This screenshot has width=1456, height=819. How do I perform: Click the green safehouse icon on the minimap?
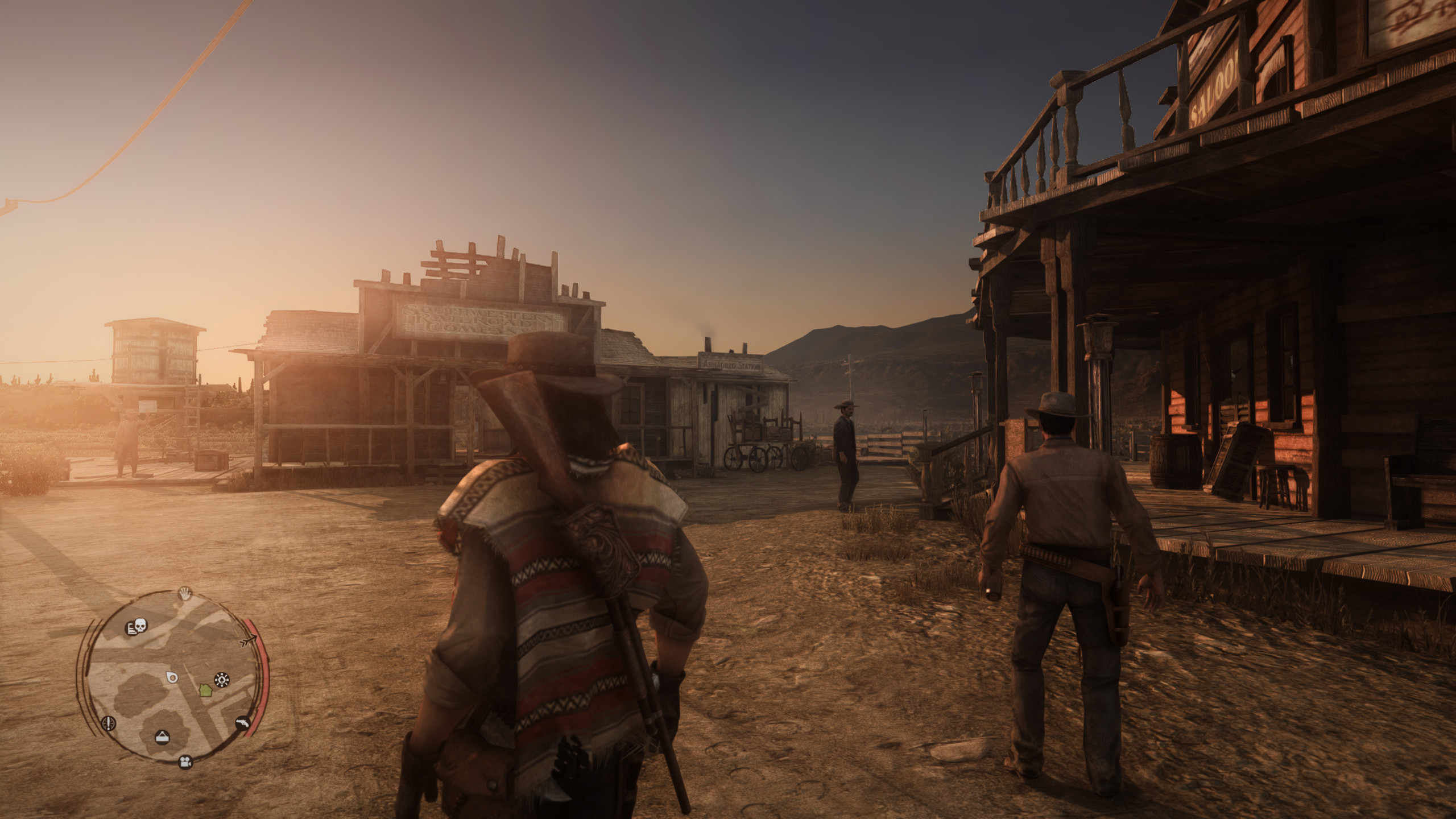click(205, 690)
